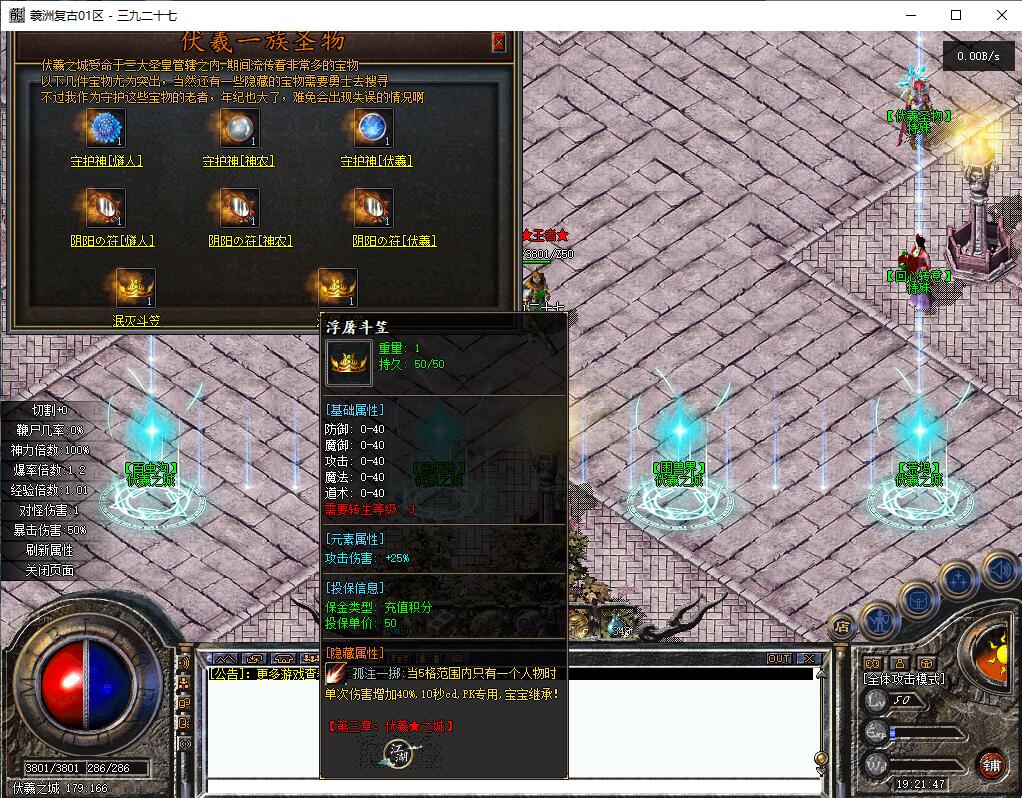Select the 浮屠斗笠 crown slot in the panel
Viewport: 1022px width, 798px height.
point(337,288)
